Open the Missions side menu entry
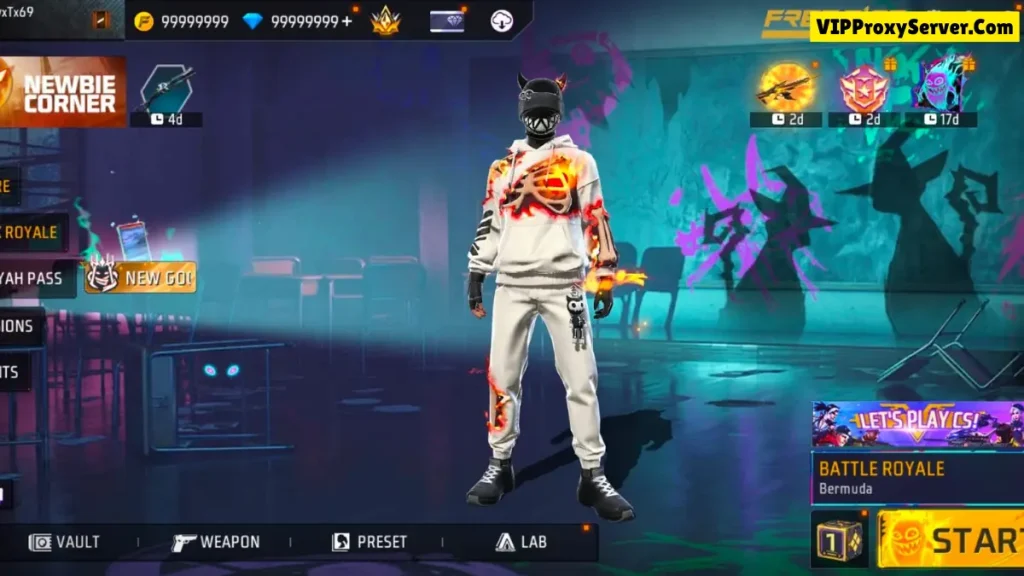1024x576 pixels. pyautogui.click(x=20, y=326)
